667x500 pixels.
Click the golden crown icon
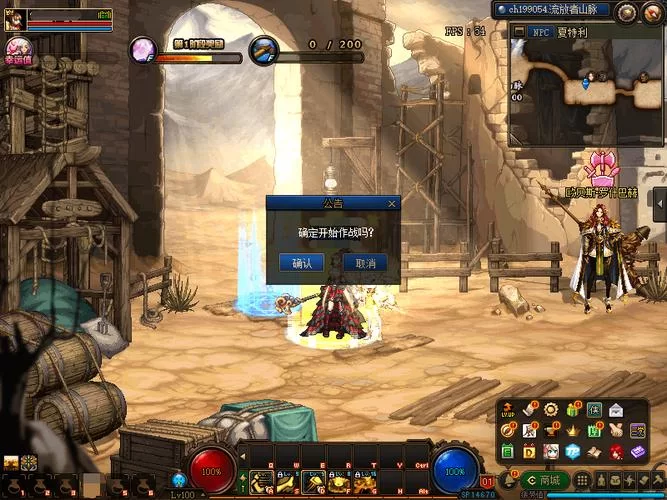coord(572,431)
